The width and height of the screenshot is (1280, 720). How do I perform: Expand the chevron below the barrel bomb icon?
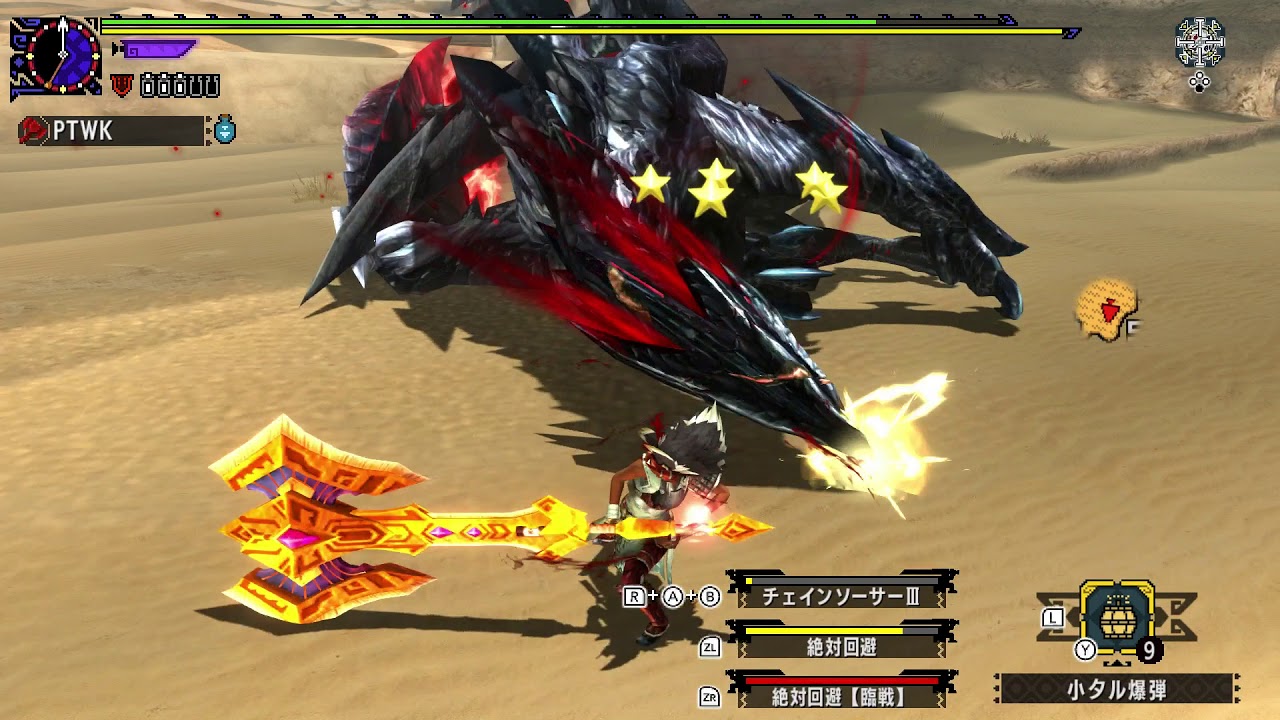[x=1118, y=664]
